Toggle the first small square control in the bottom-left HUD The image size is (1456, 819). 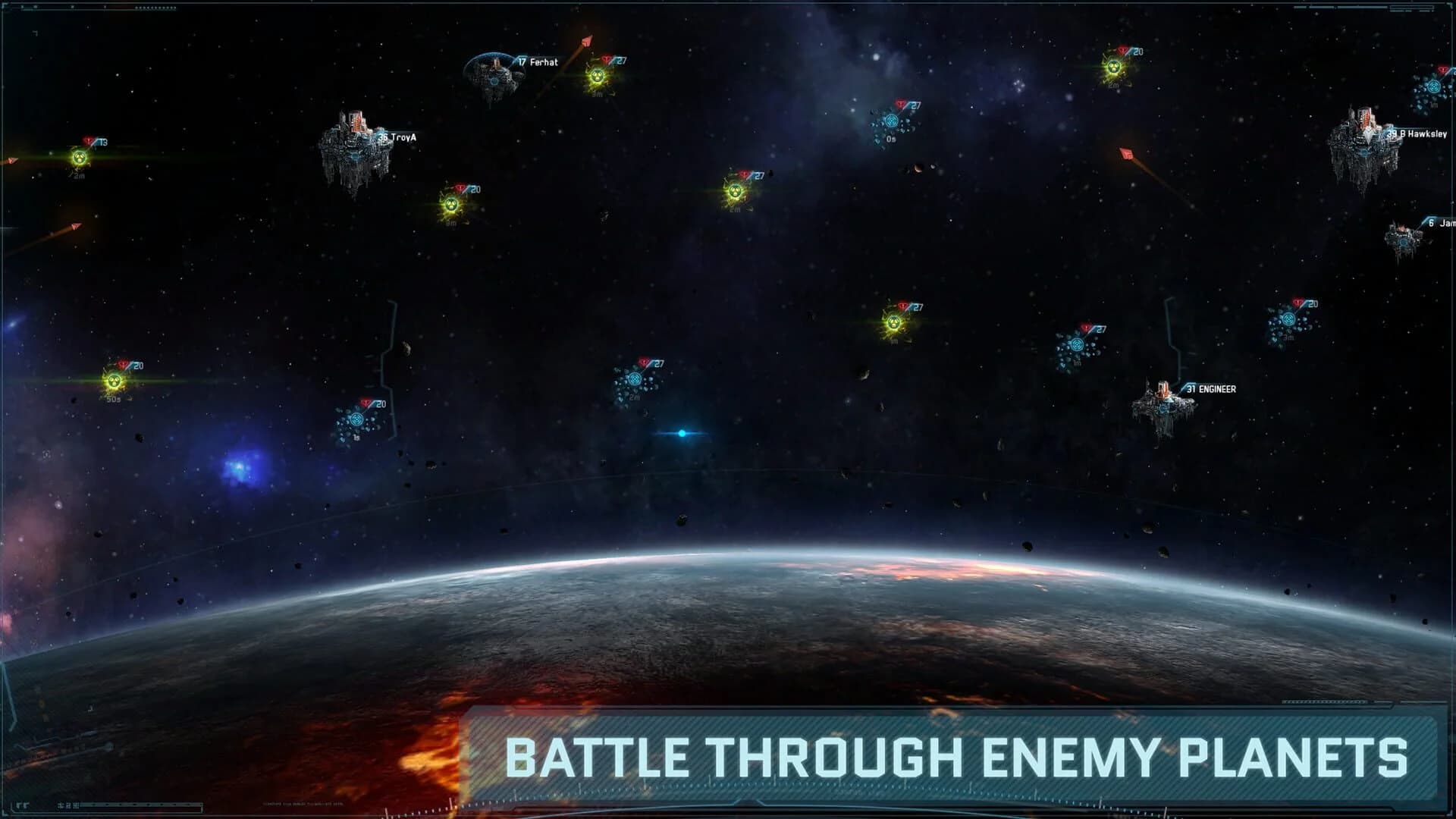(x=59, y=805)
